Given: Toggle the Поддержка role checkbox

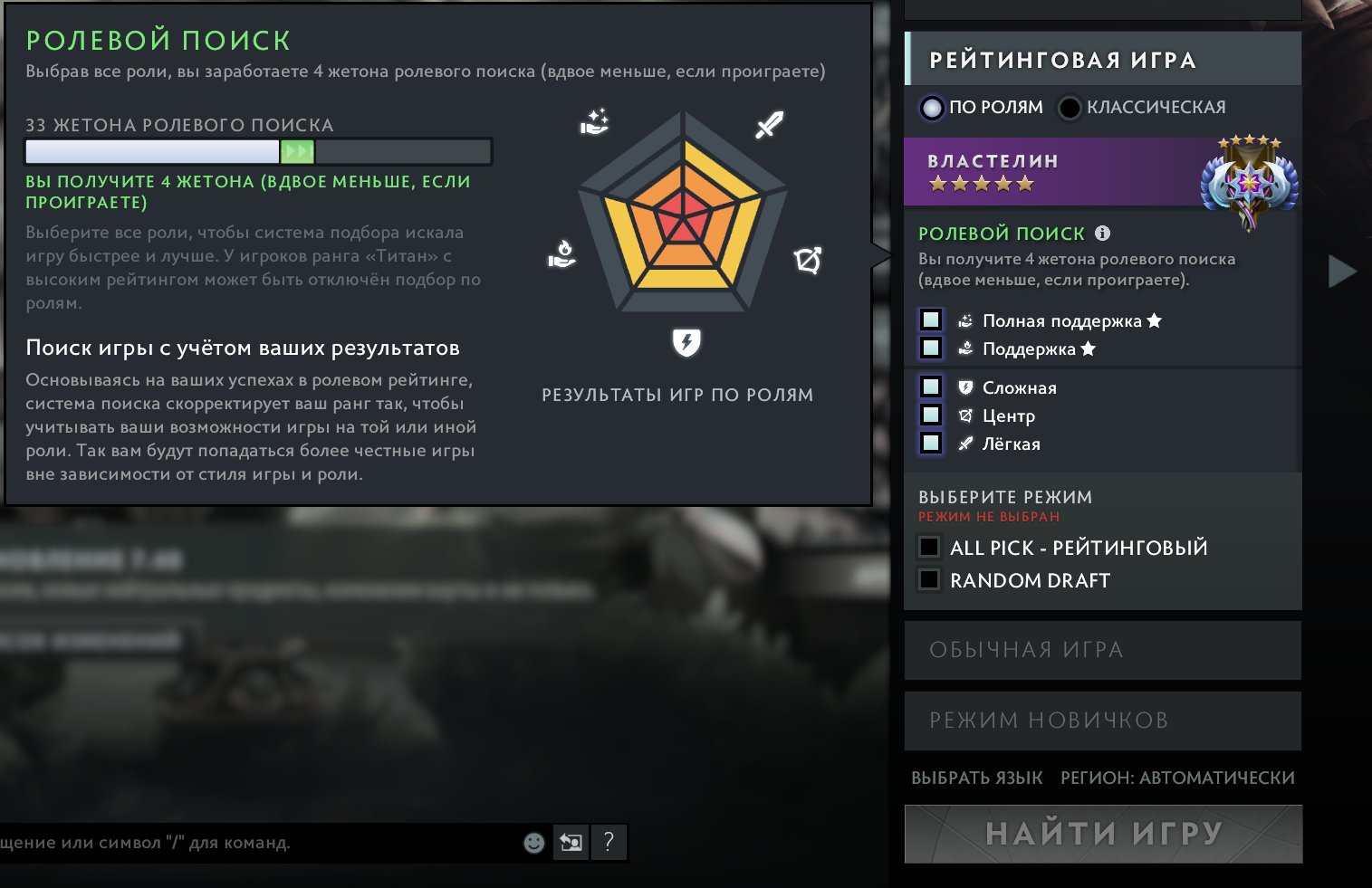Looking at the screenshot, I should 930,348.
